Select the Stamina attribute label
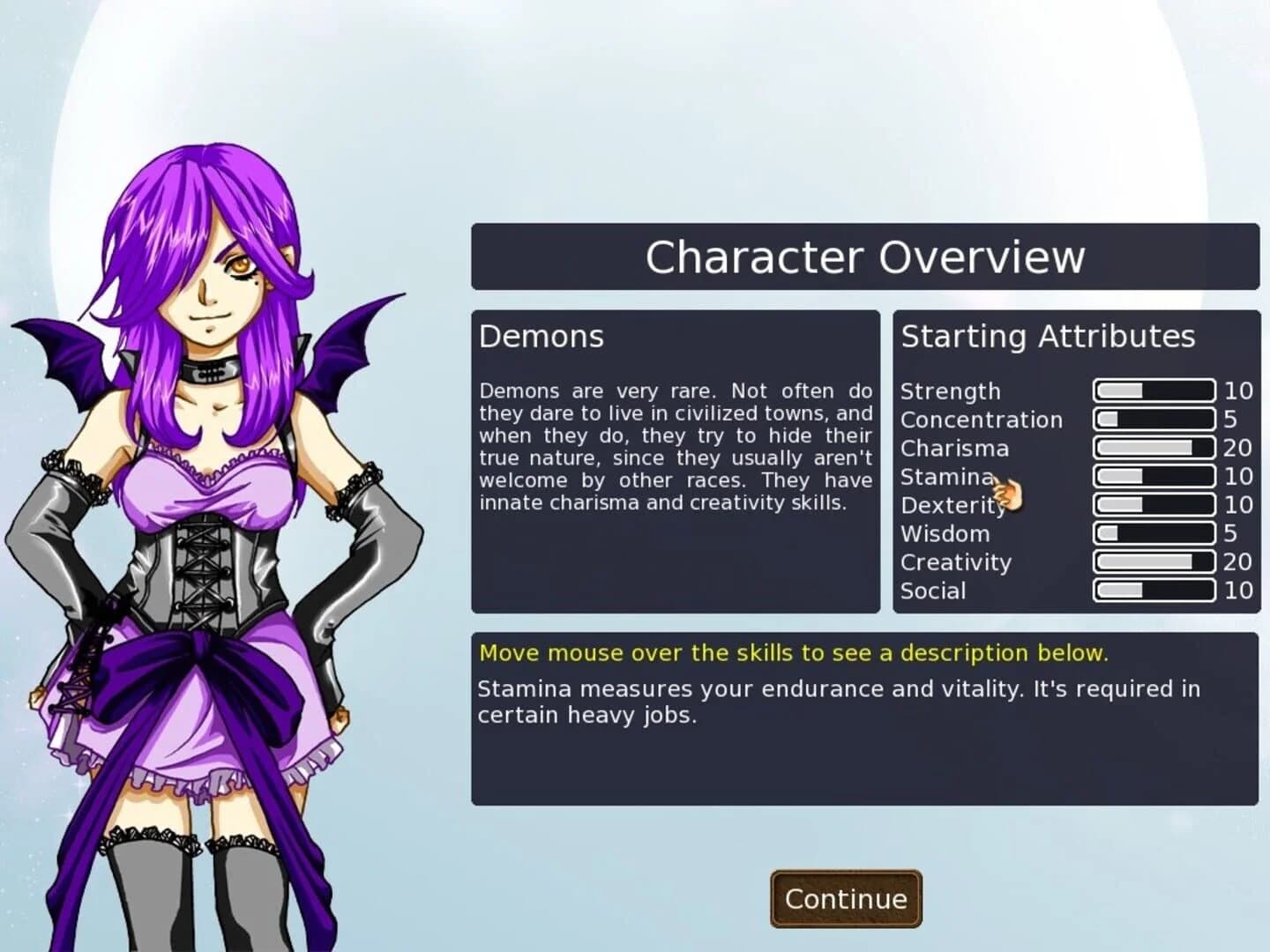The width and height of the screenshot is (1270, 952). [947, 477]
